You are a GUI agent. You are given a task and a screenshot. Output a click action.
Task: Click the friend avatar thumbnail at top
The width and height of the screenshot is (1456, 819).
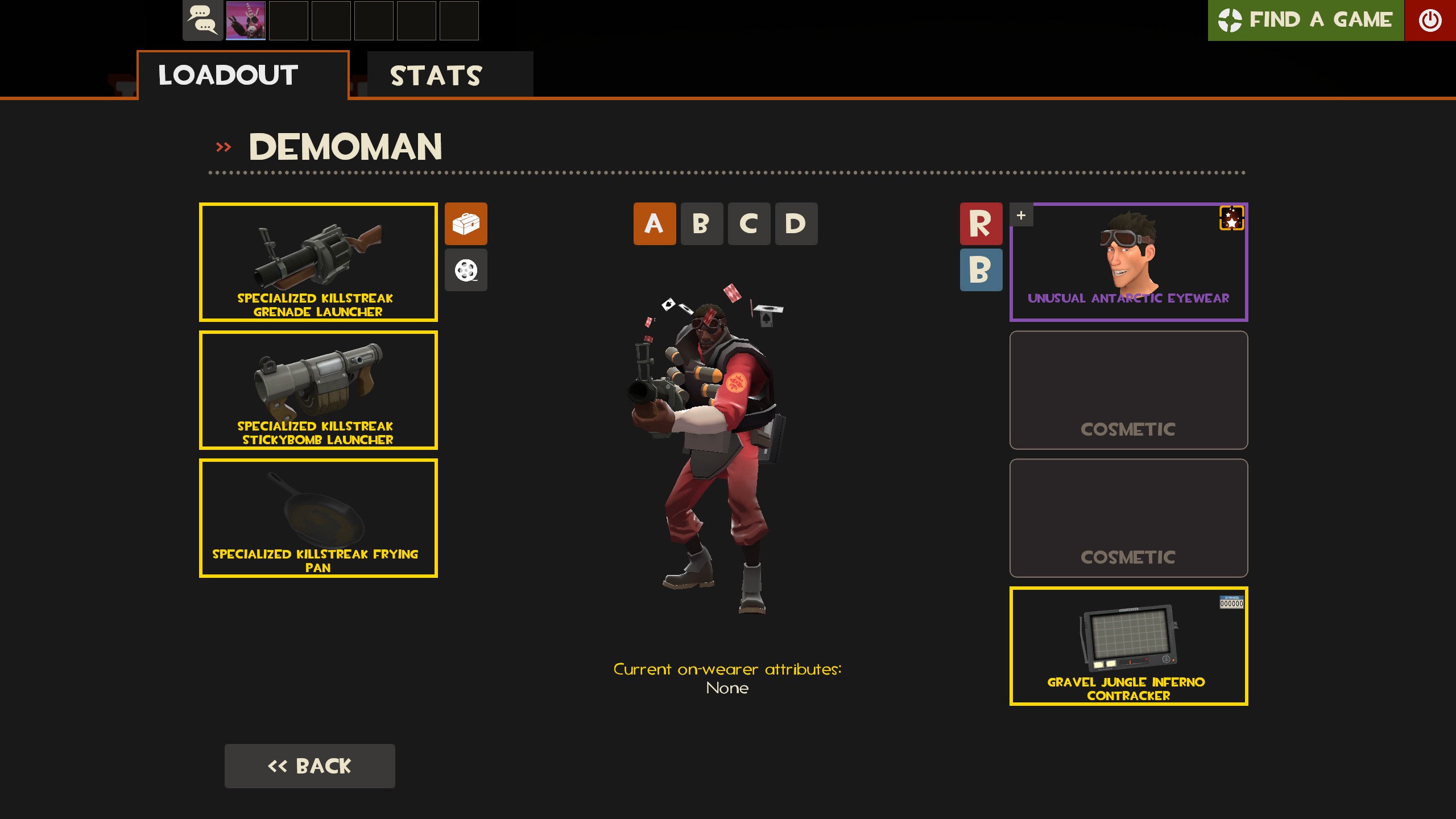click(247, 21)
